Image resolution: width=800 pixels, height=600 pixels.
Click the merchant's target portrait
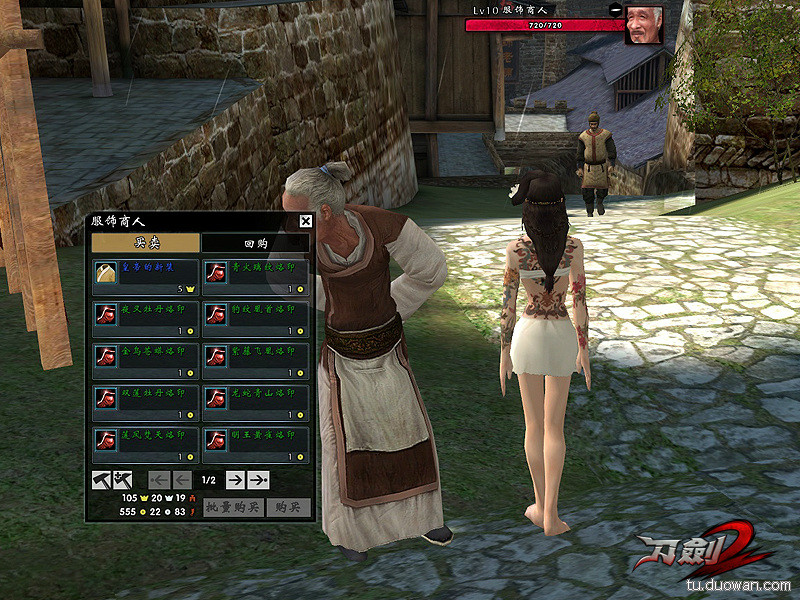pyautogui.click(x=644, y=25)
